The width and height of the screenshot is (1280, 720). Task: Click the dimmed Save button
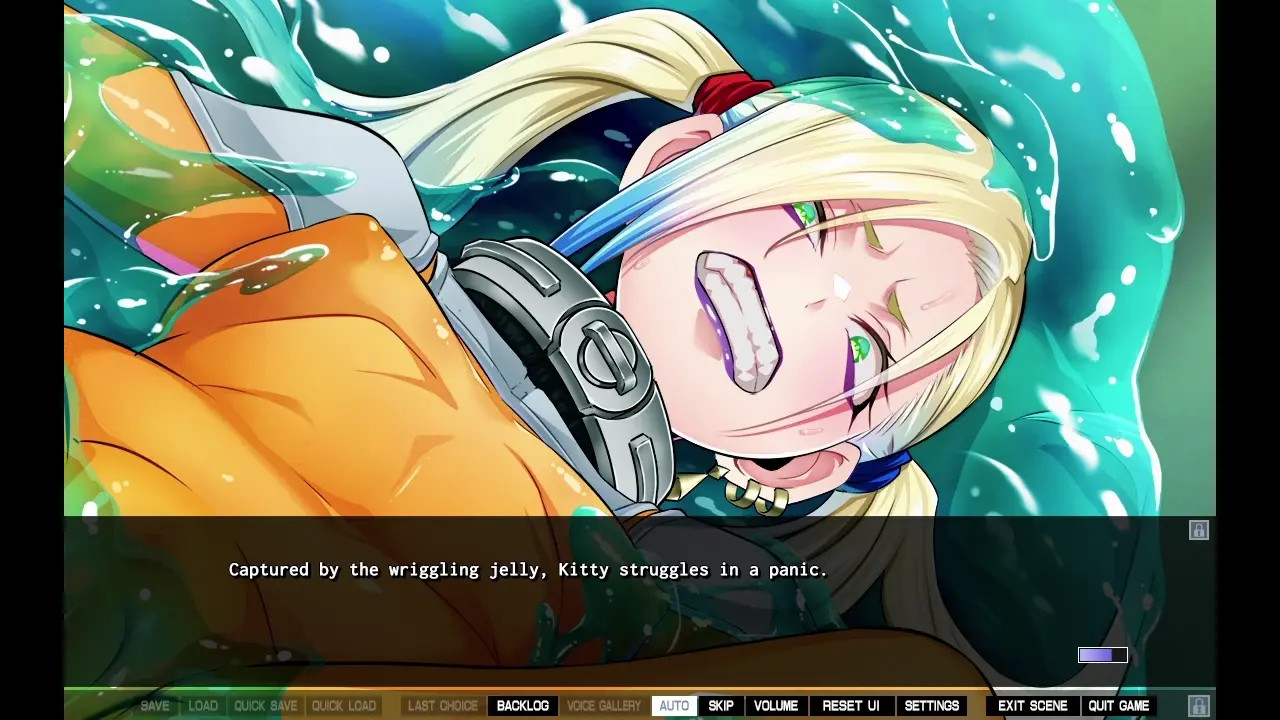155,706
